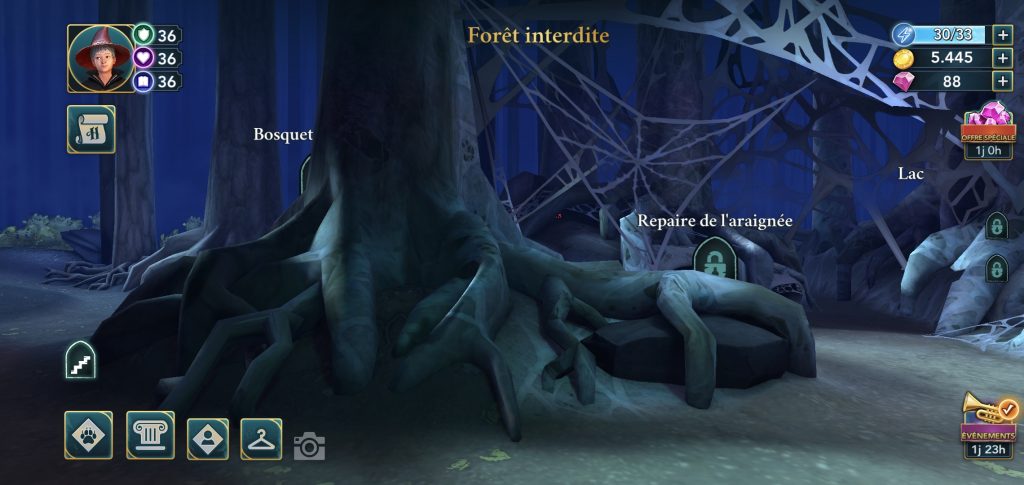Image resolution: width=1024 pixels, height=485 pixels.
Task: Open the Offre Spéciale gem offer
Action: 988,130
